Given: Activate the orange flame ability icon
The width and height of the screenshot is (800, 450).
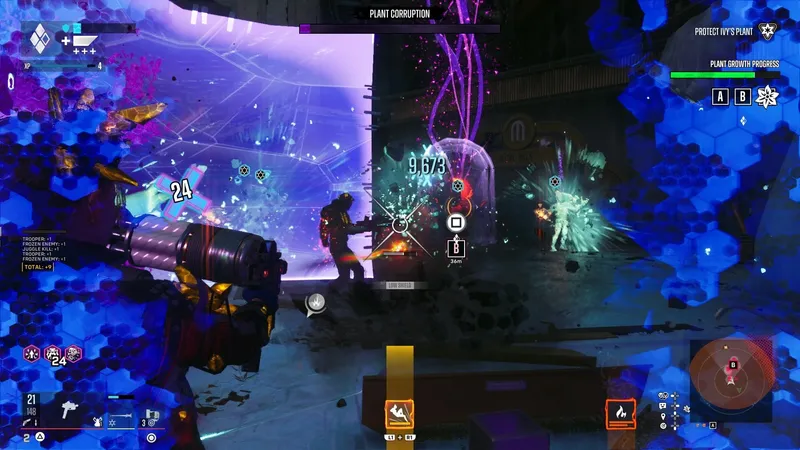Looking at the screenshot, I should 621,413.
